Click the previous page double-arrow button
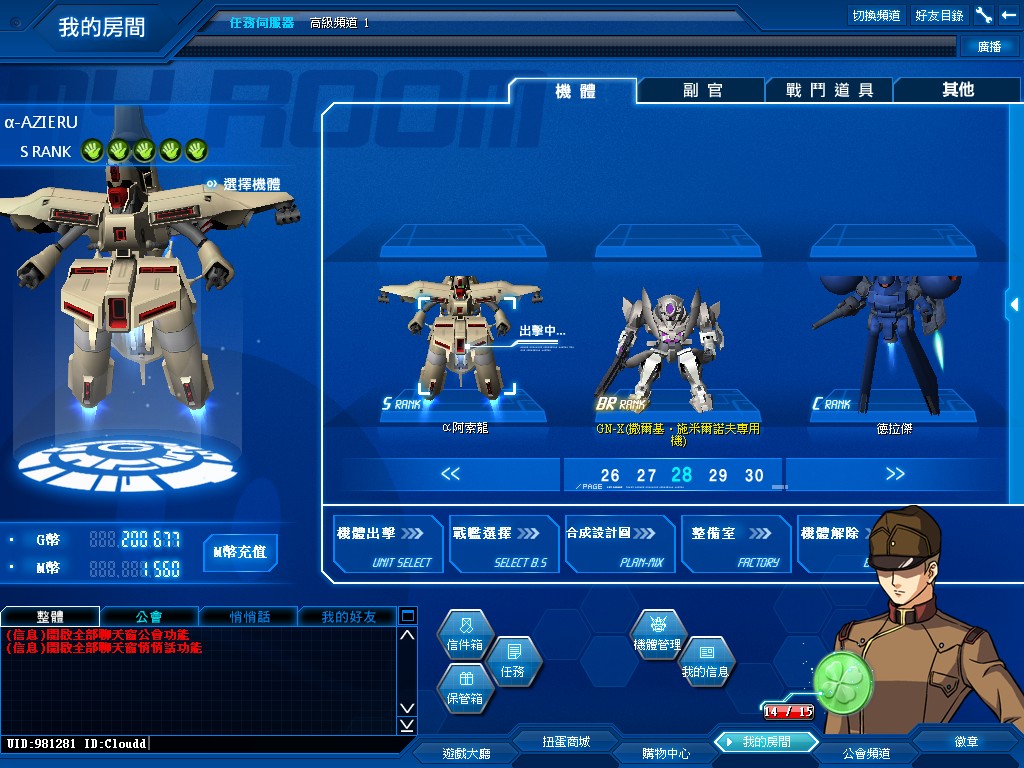Screen dimensions: 1024x768 450,474
